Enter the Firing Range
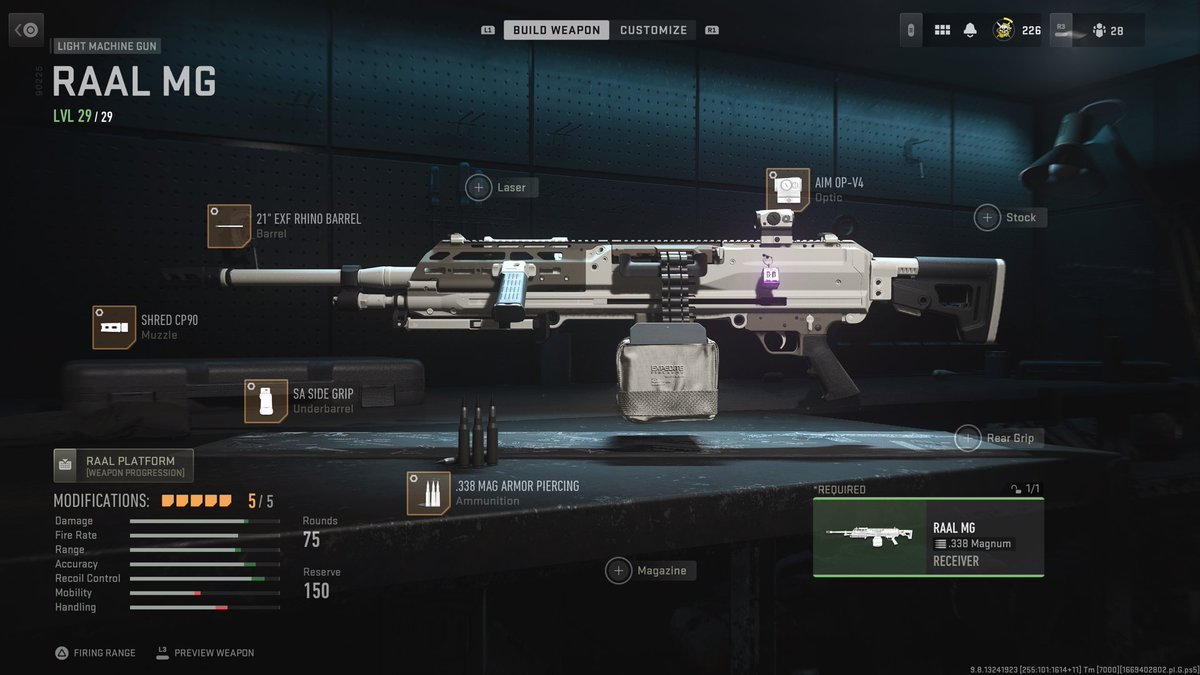Screen dimensions: 1200x675 point(96,652)
